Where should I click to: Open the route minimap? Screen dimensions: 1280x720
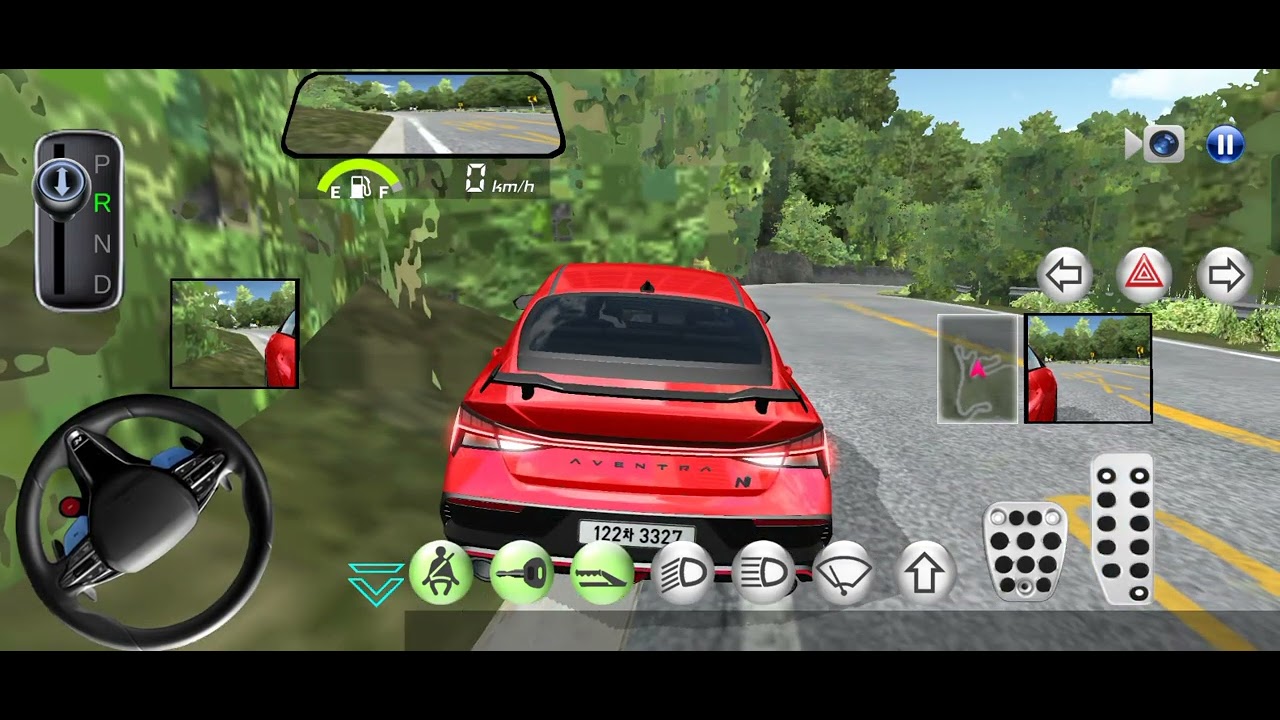pyautogui.click(x=977, y=368)
